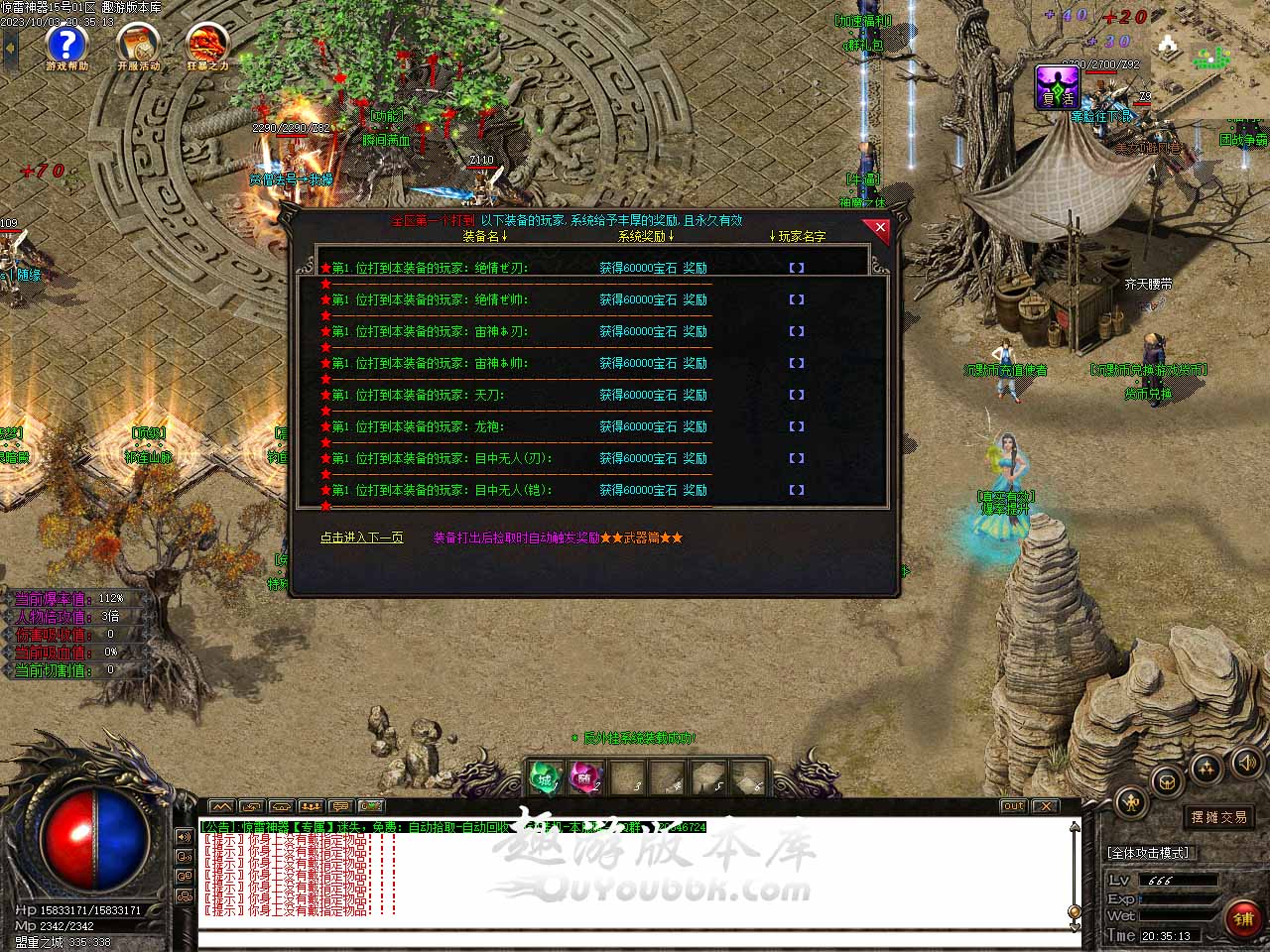Image resolution: width=1270 pixels, height=952 pixels.
Task: Select the speech-bubble chat channel tab
Action: (x=340, y=806)
